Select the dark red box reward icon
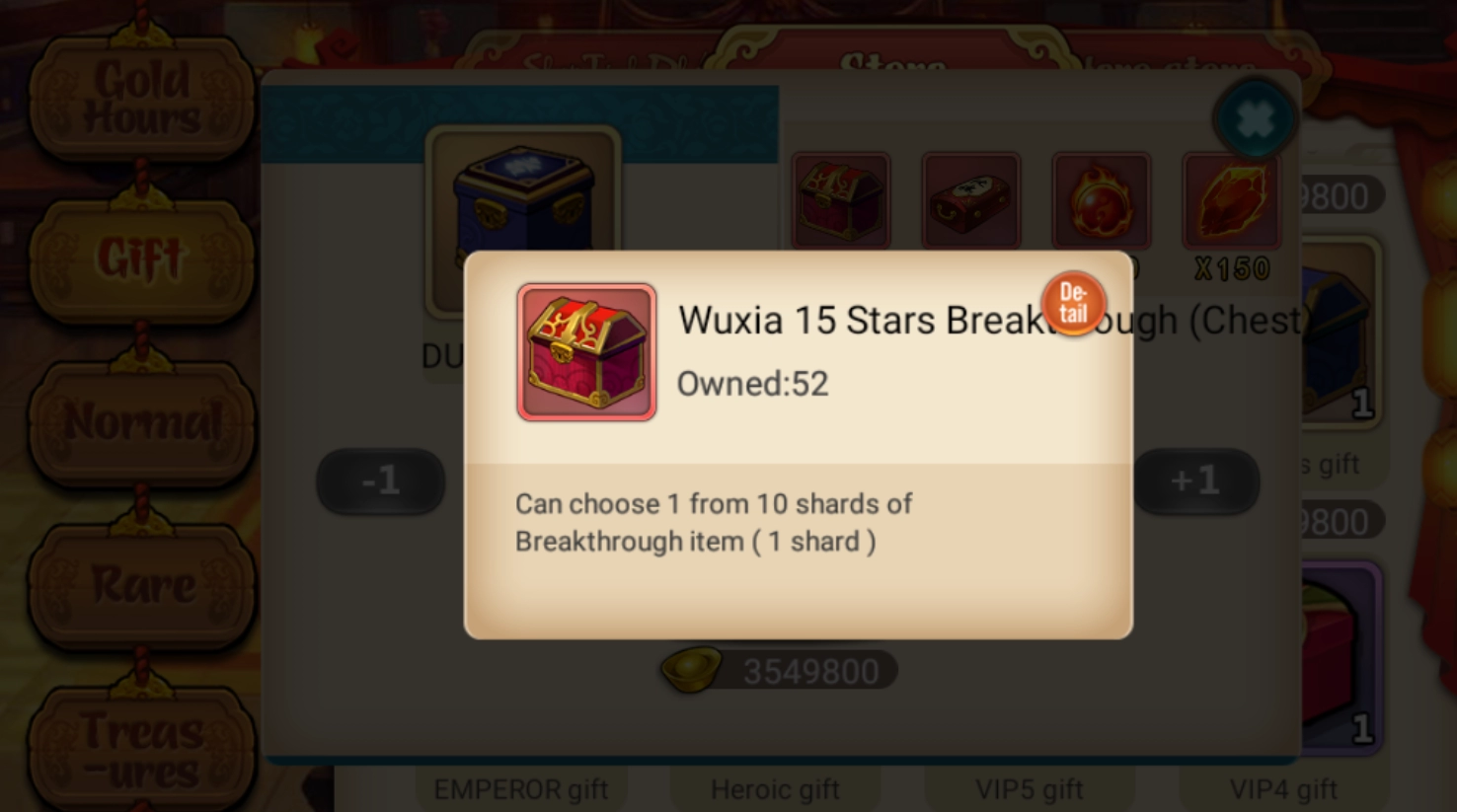This screenshot has width=1457, height=812. (x=970, y=200)
